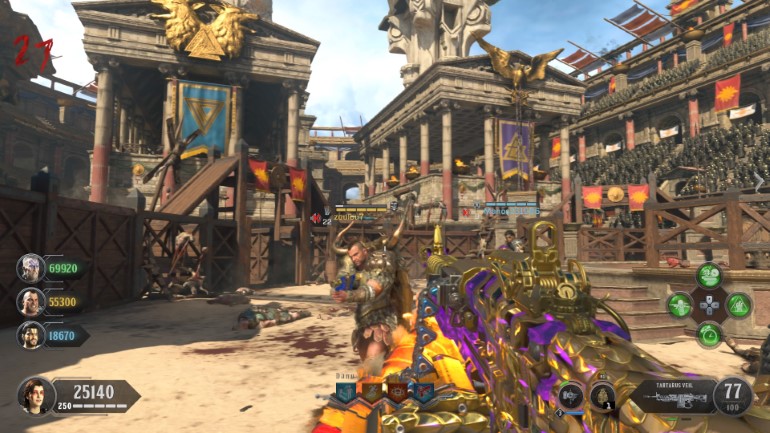Activate the special weapon icon with green ring
This screenshot has width=770, height=433.
tap(570, 396)
